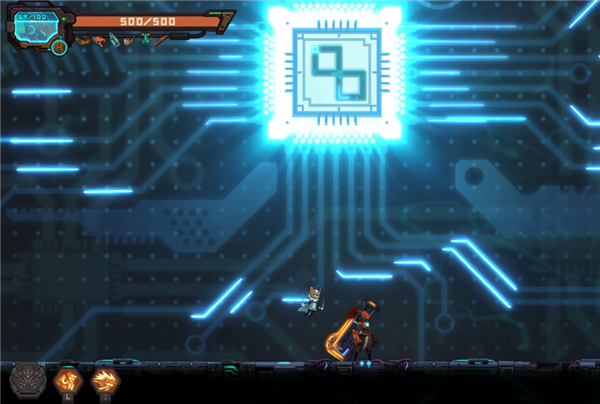Select the red cartridge item icon
This screenshot has height=404, width=600.
[x=98, y=41]
